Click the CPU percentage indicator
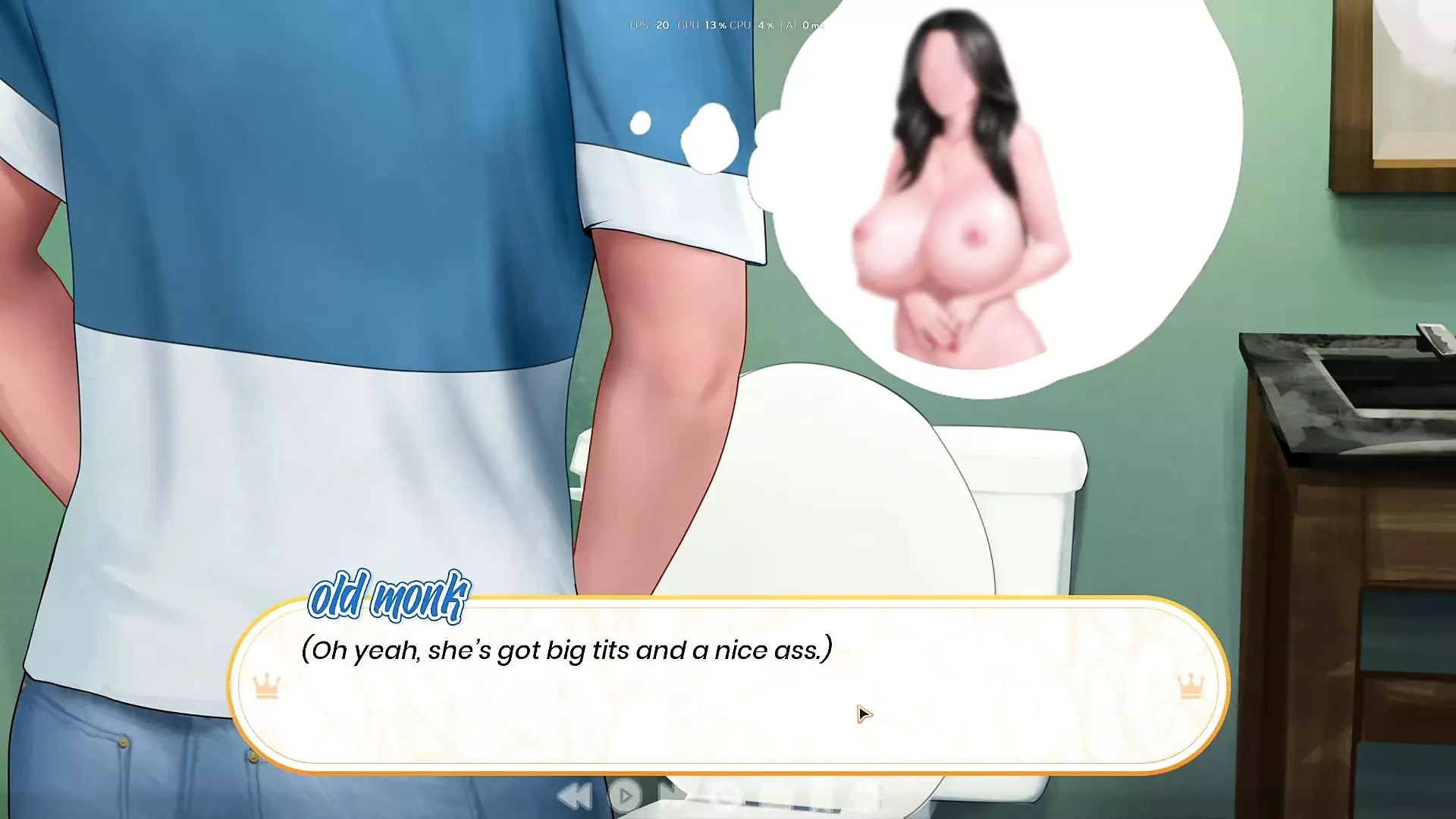This screenshot has width=1456, height=819. (x=758, y=25)
